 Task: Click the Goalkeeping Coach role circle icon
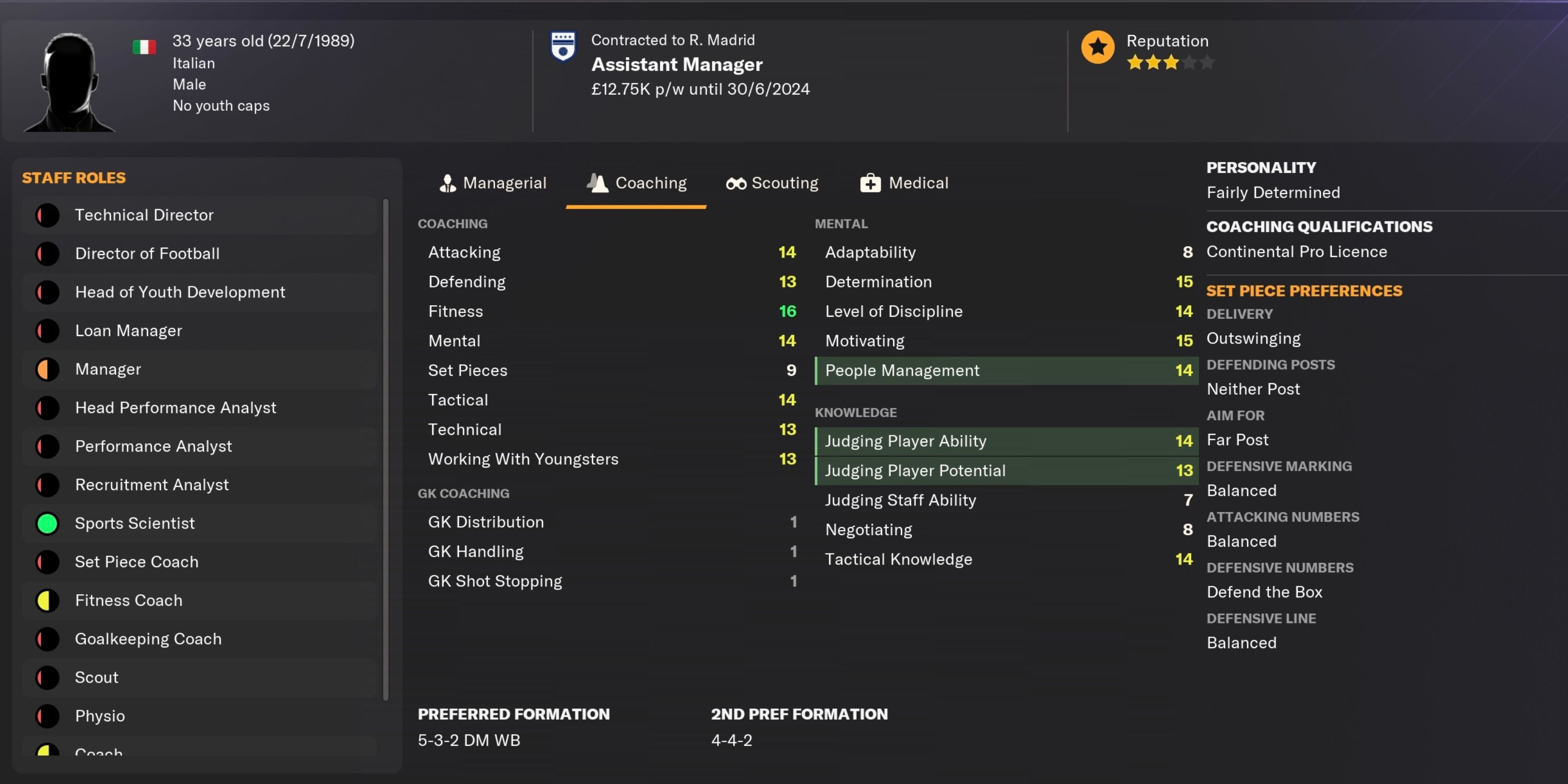click(48, 639)
